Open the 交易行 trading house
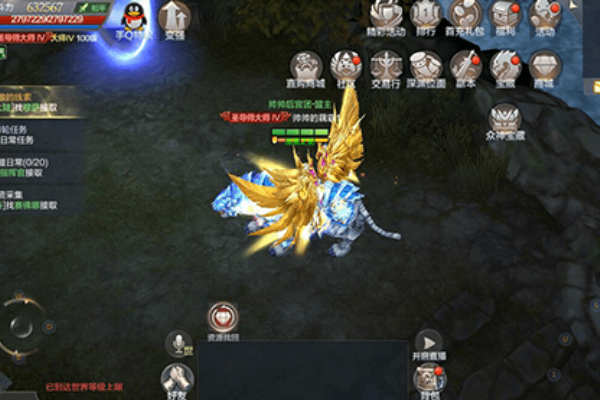The image size is (600, 400). point(385,66)
